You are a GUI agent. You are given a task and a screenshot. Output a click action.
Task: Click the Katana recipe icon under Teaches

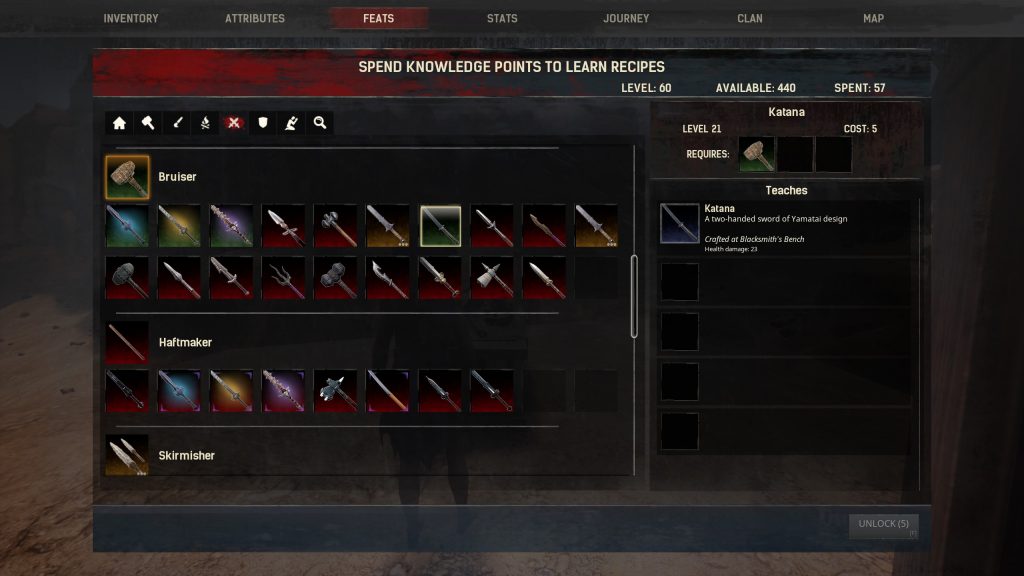(x=680, y=224)
